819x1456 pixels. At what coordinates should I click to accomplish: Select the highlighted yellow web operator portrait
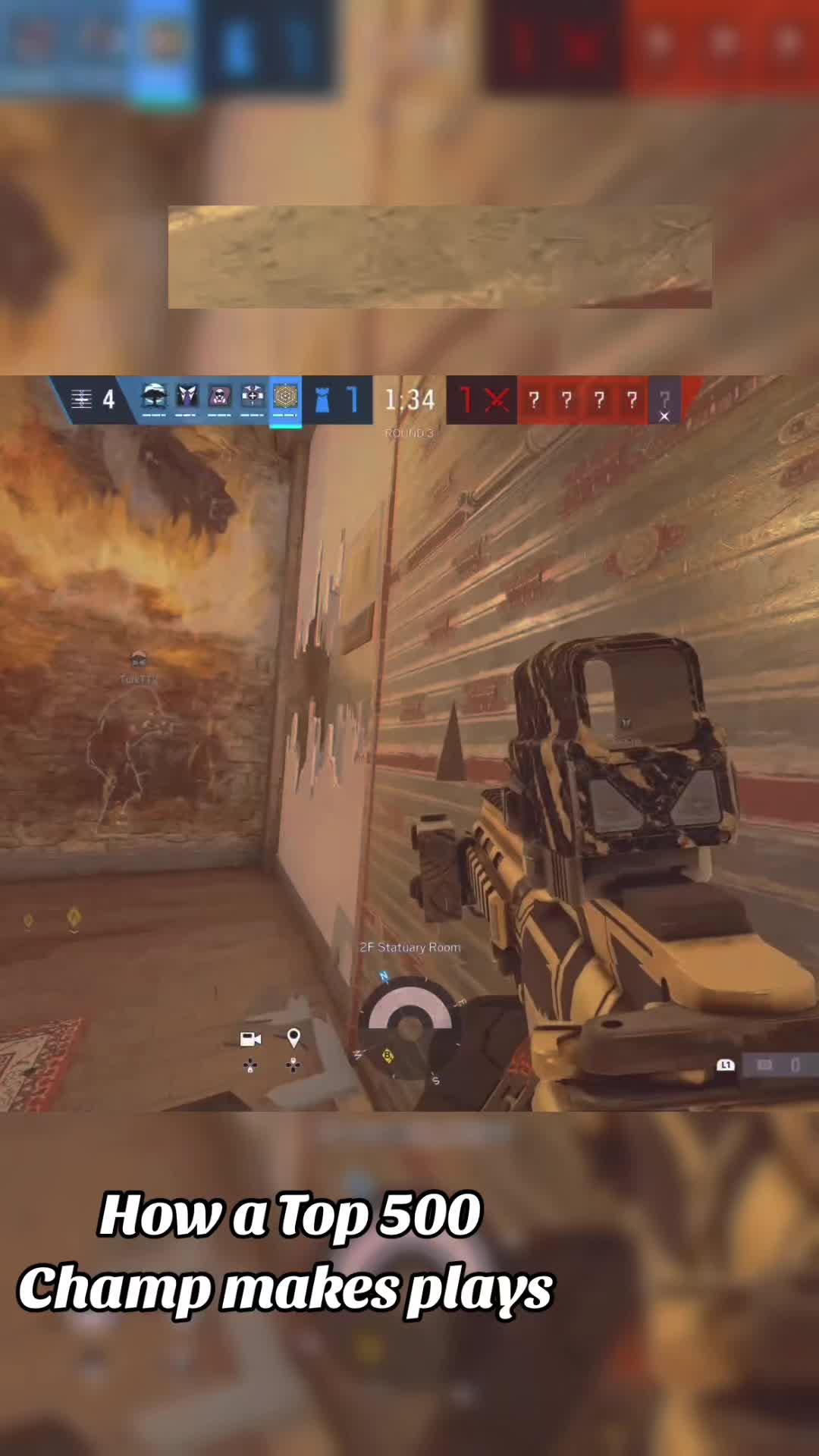(x=286, y=398)
